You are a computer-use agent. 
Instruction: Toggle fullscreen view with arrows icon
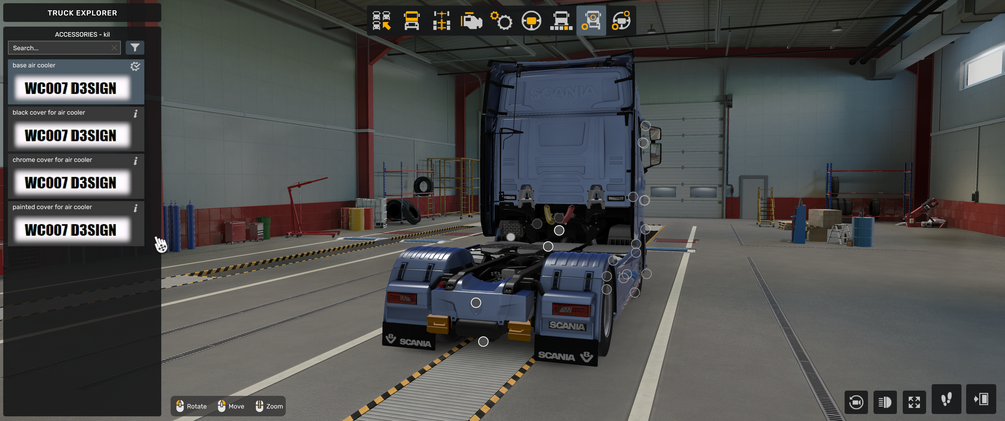click(914, 401)
